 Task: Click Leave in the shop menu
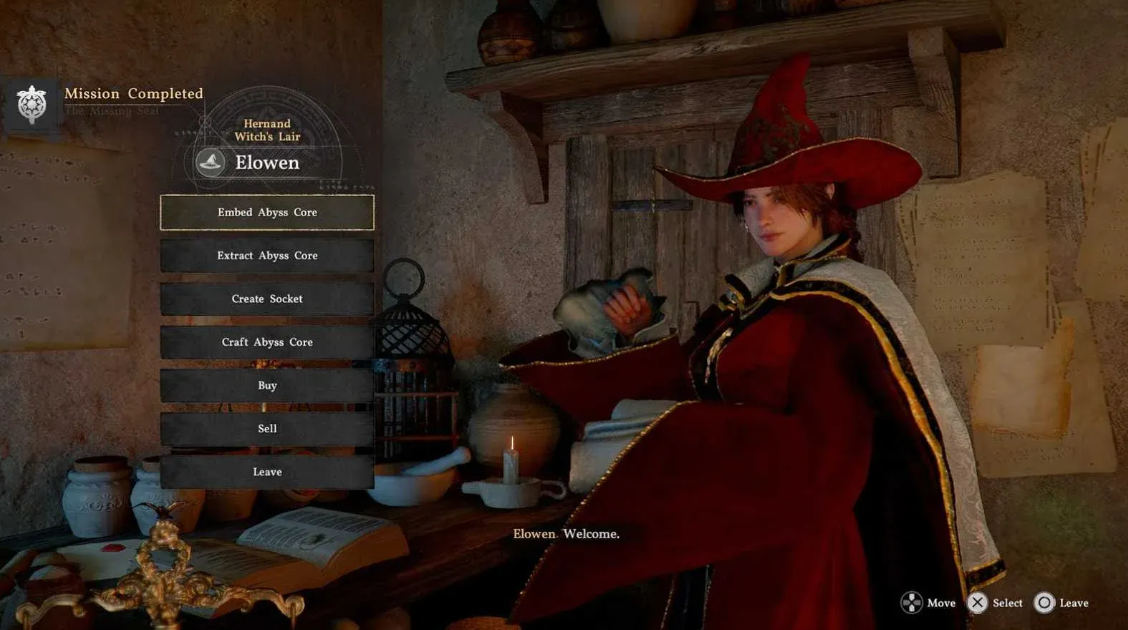pyautogui.click(x=267, y=472)
